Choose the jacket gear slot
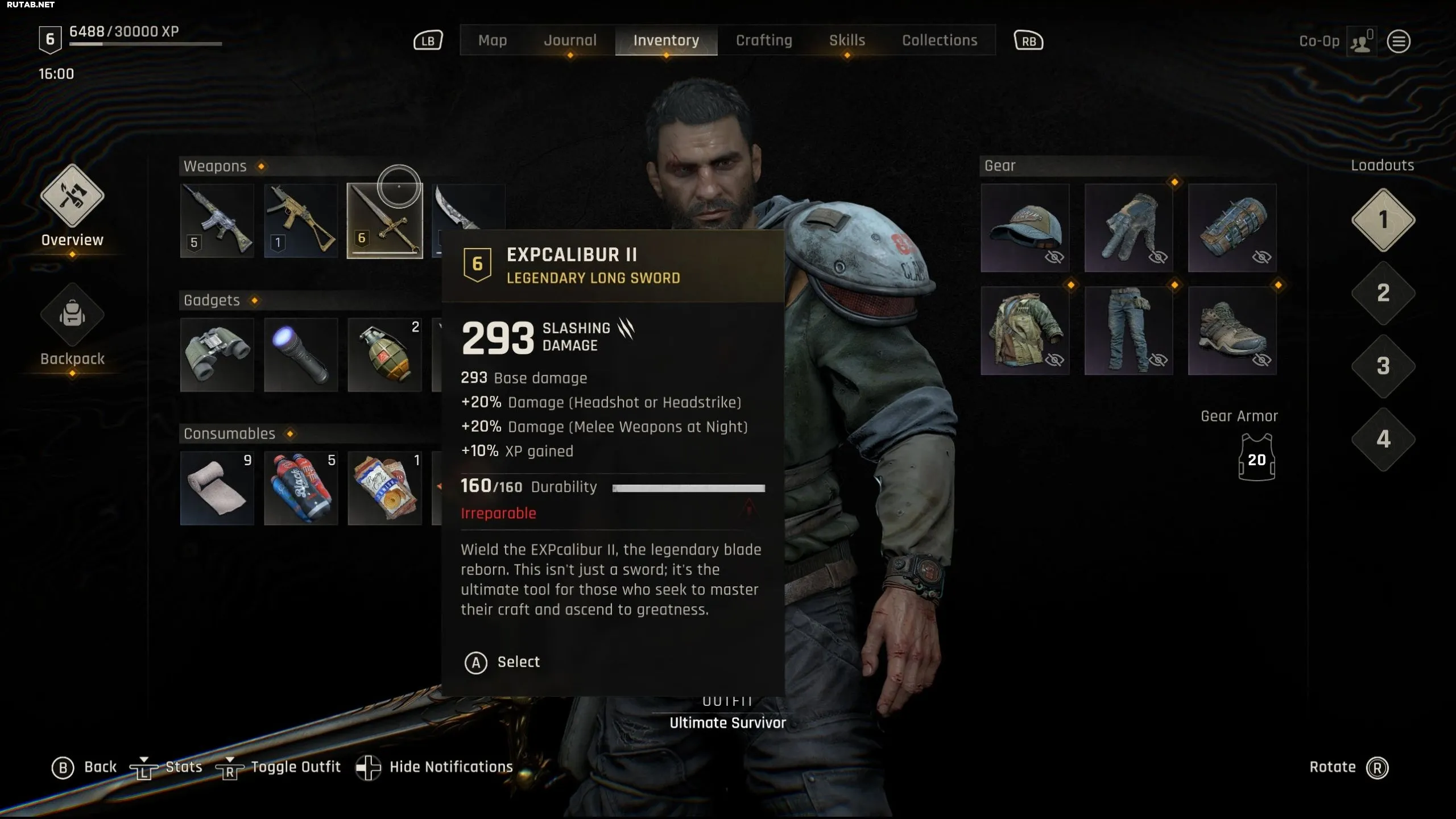 coord(1025,331)
